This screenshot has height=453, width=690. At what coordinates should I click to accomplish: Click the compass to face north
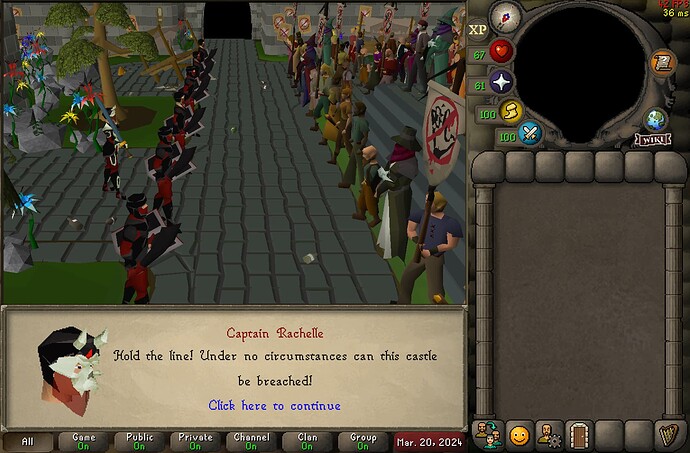[x=505, y=17]
